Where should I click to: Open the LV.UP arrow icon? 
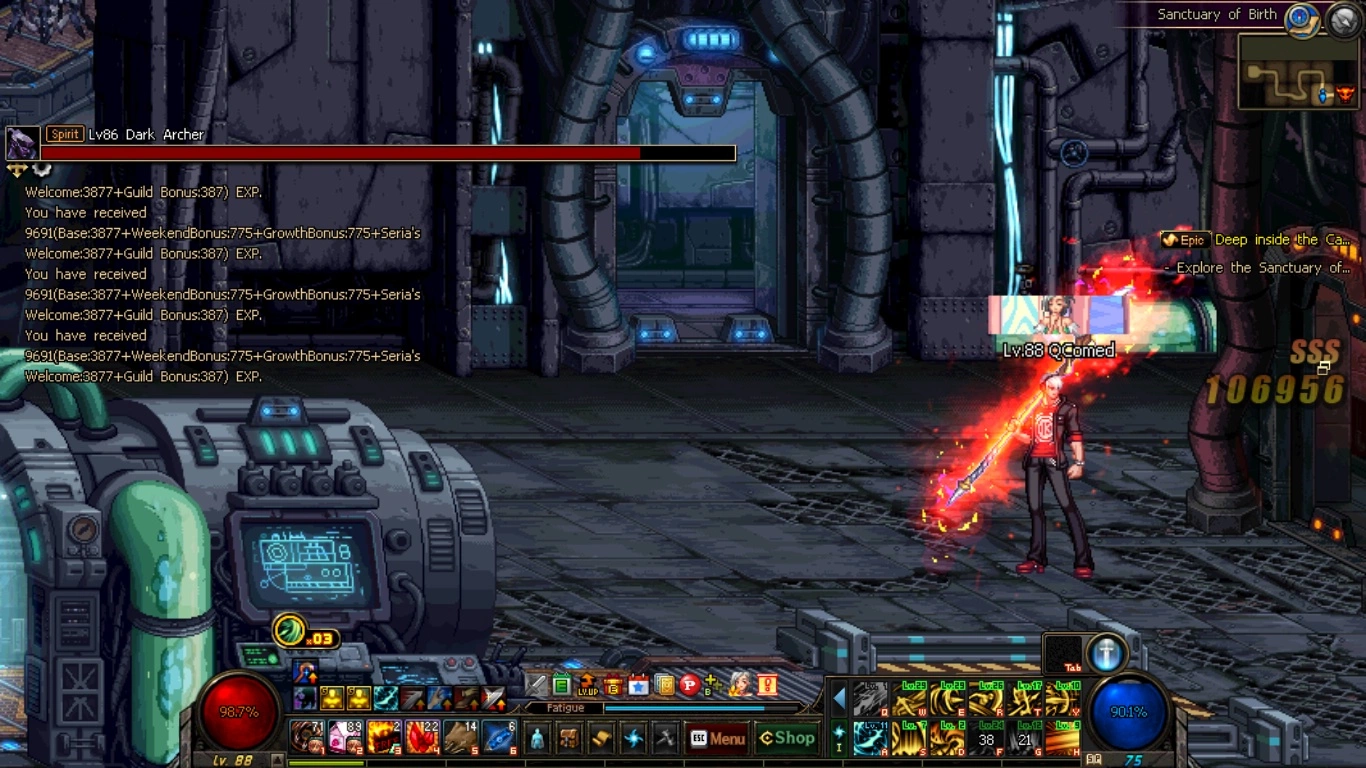coord(587,685)
